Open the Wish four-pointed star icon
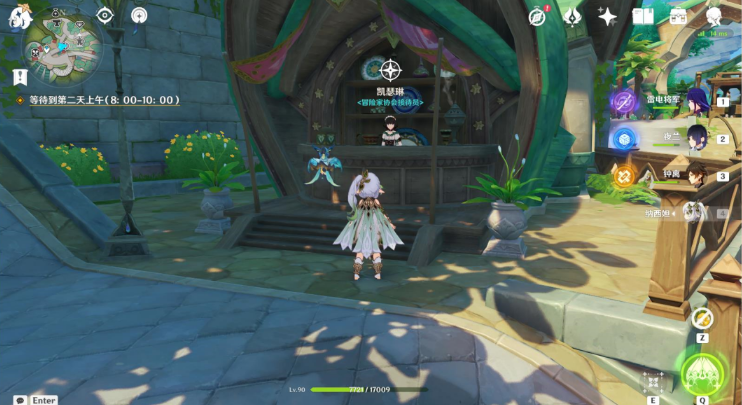This screenshot has width=742, height=405. pos(607,16)
